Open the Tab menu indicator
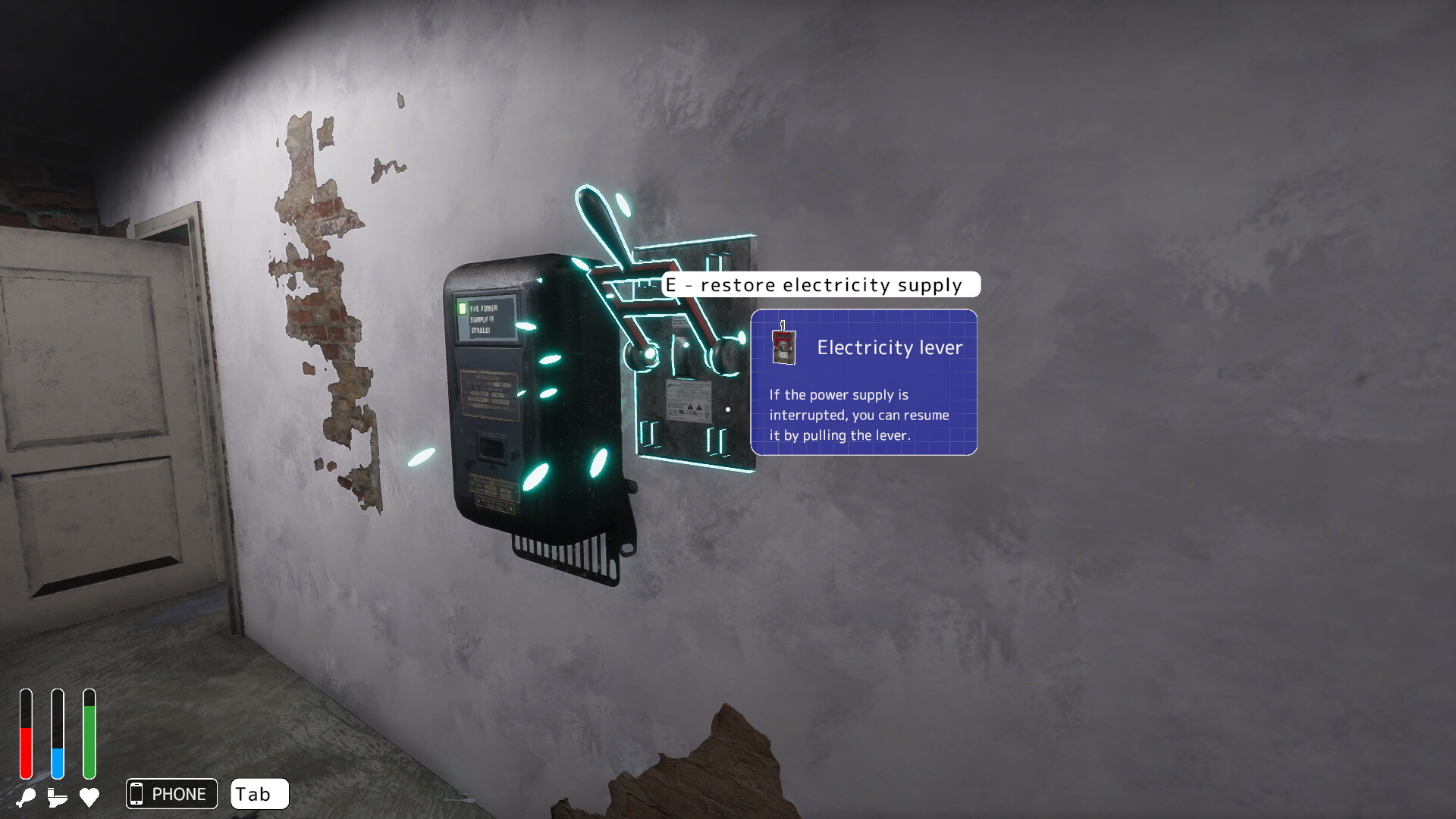The height and width of the screenshot is (819, 1456). (259, 794)
